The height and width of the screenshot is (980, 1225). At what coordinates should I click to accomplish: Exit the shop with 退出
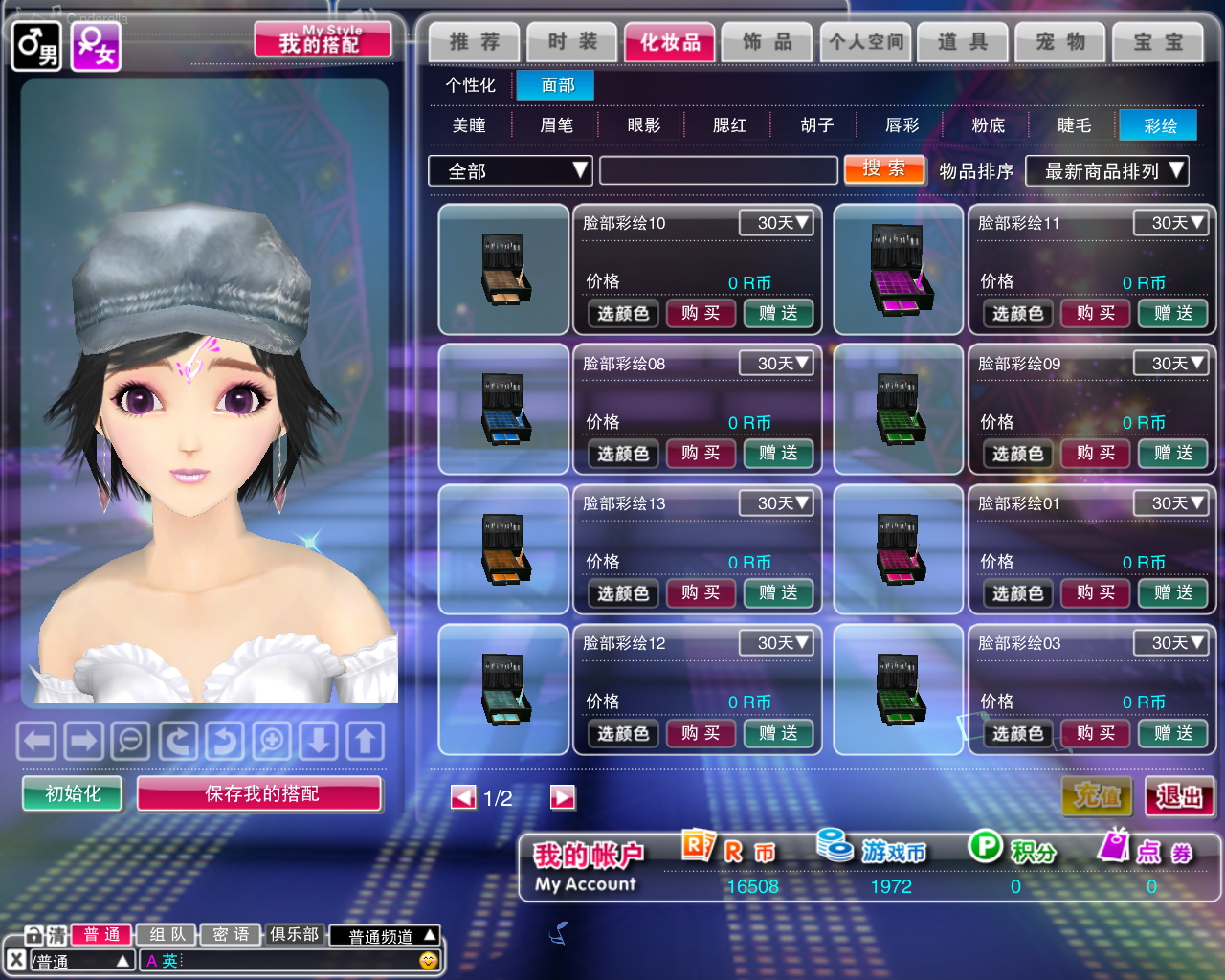tap(1179, 796)
